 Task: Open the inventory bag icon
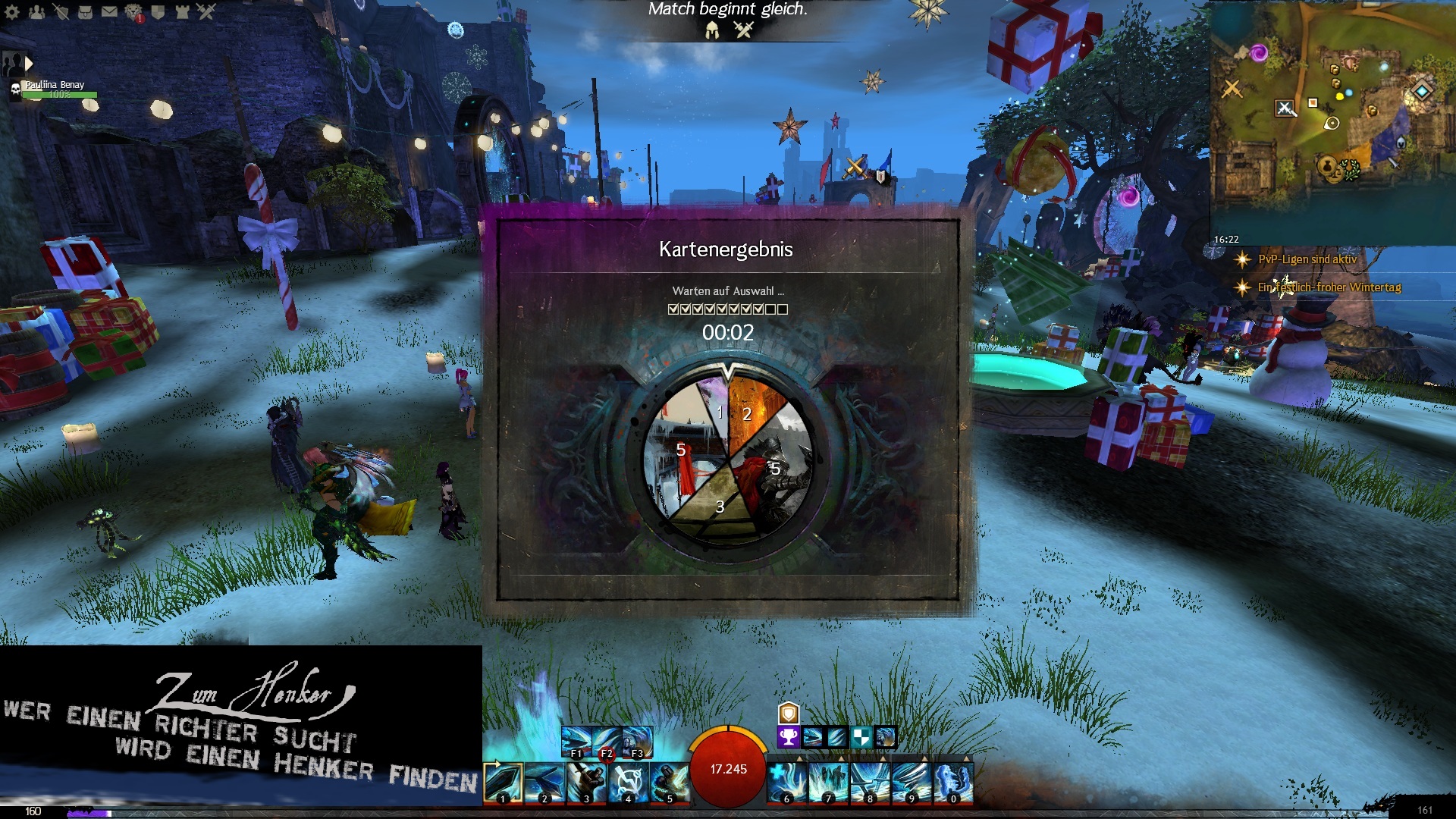pos(85,11)
